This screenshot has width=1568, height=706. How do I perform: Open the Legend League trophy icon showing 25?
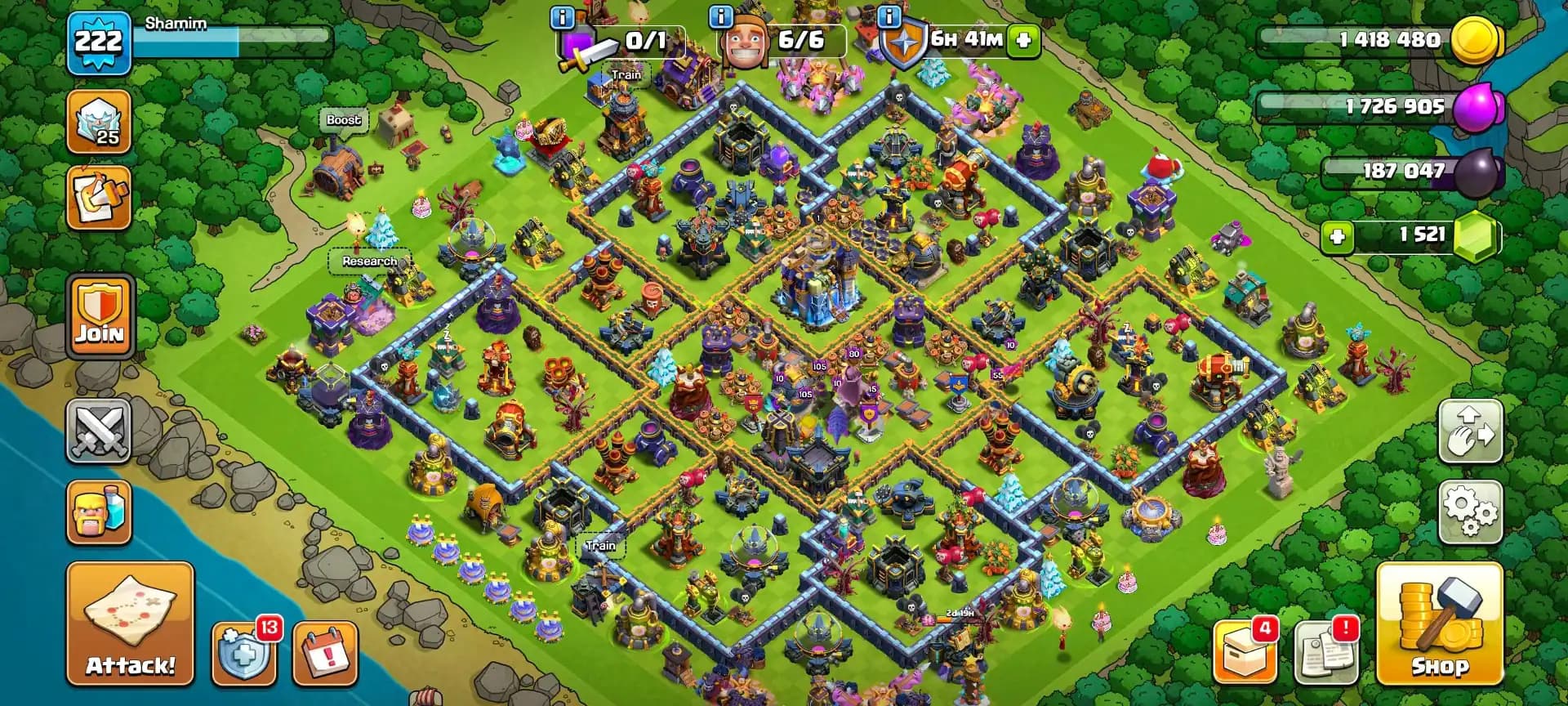[x=98, y=121]
